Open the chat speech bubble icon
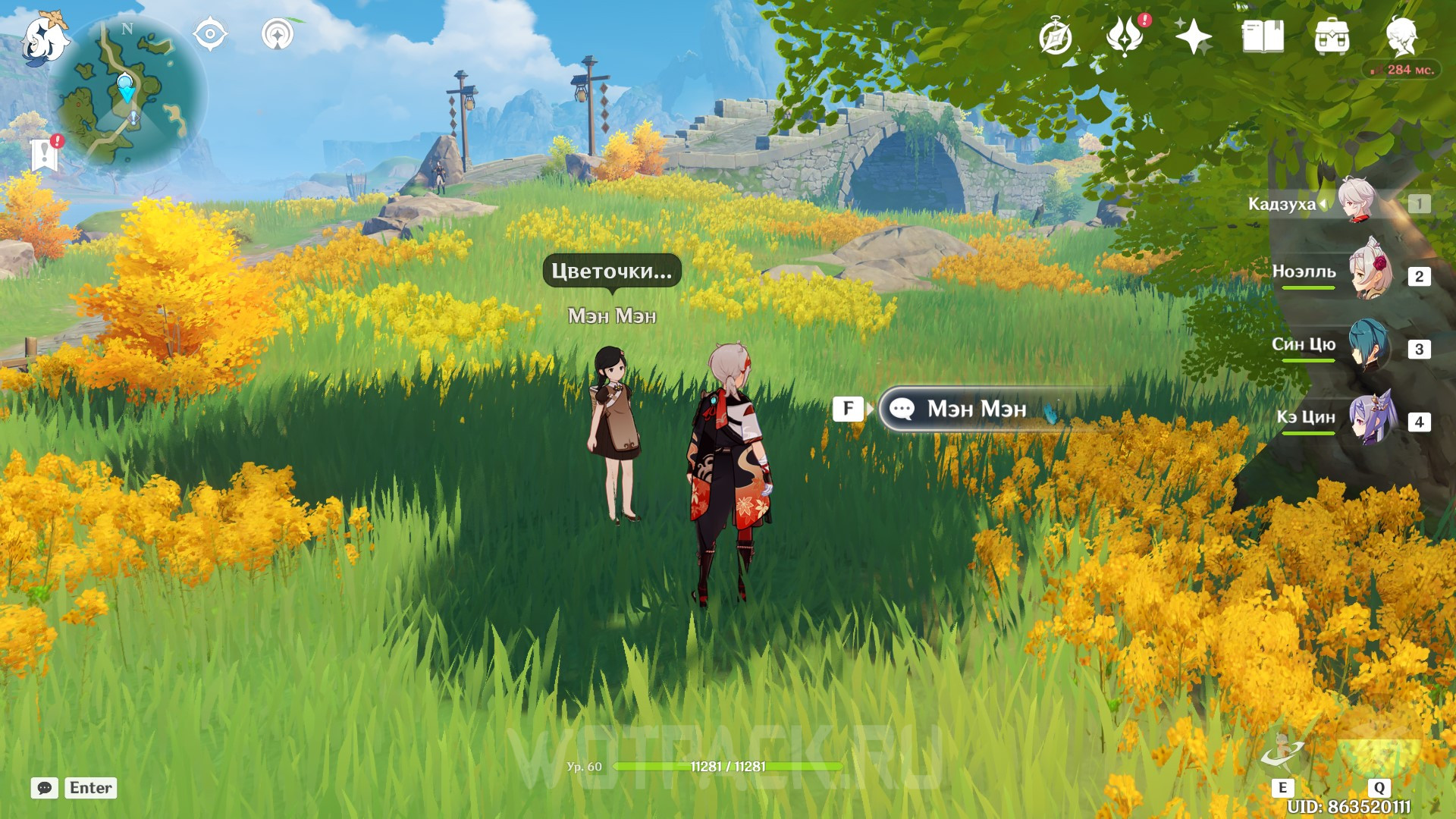This screenshot has height=819, width=1456. click(x=45, y=788)
